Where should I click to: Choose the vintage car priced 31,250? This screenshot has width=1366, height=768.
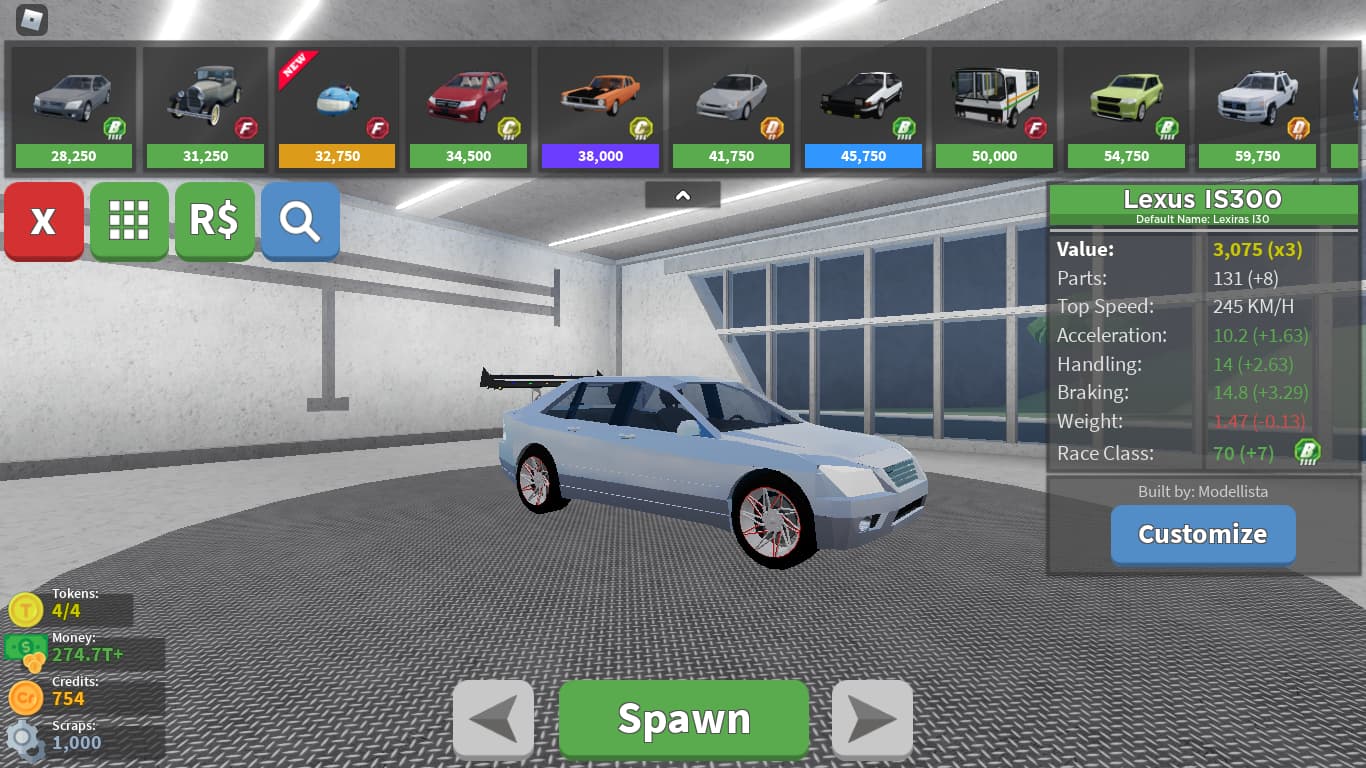(205, 107)
